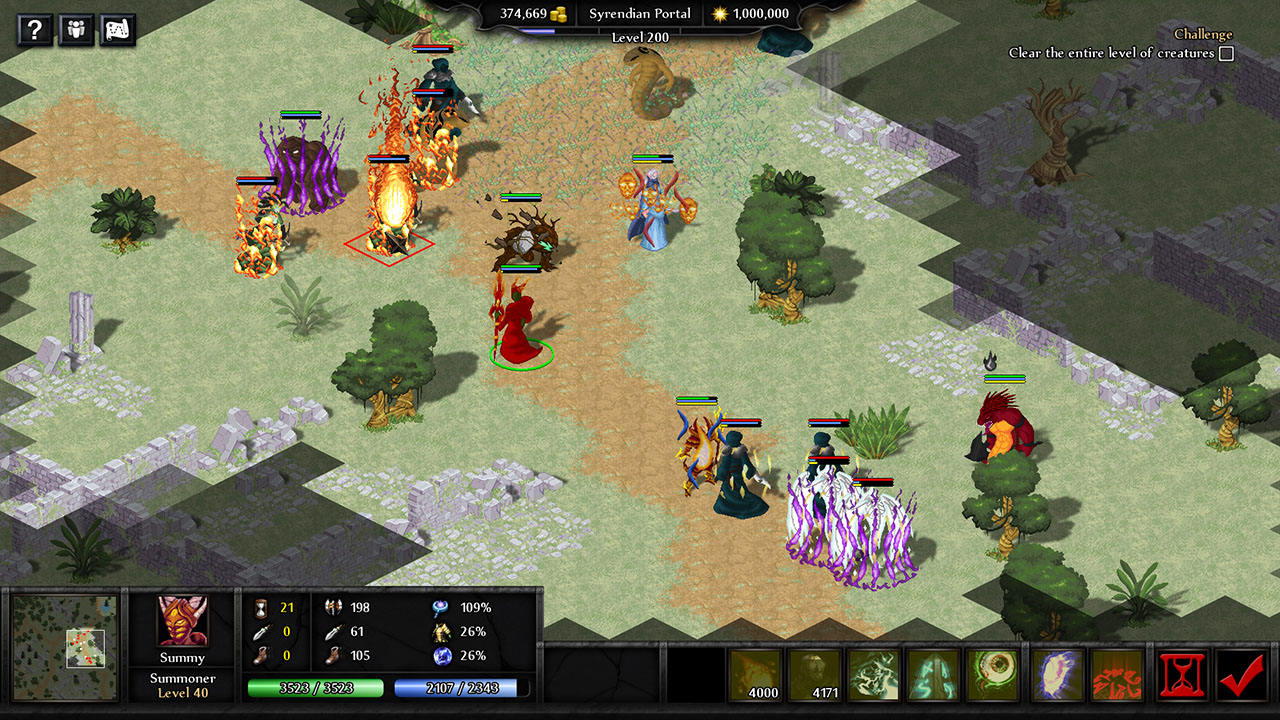Select Summy's character portrait
This screenshot has width=1280, height=720.
[183, 623]
